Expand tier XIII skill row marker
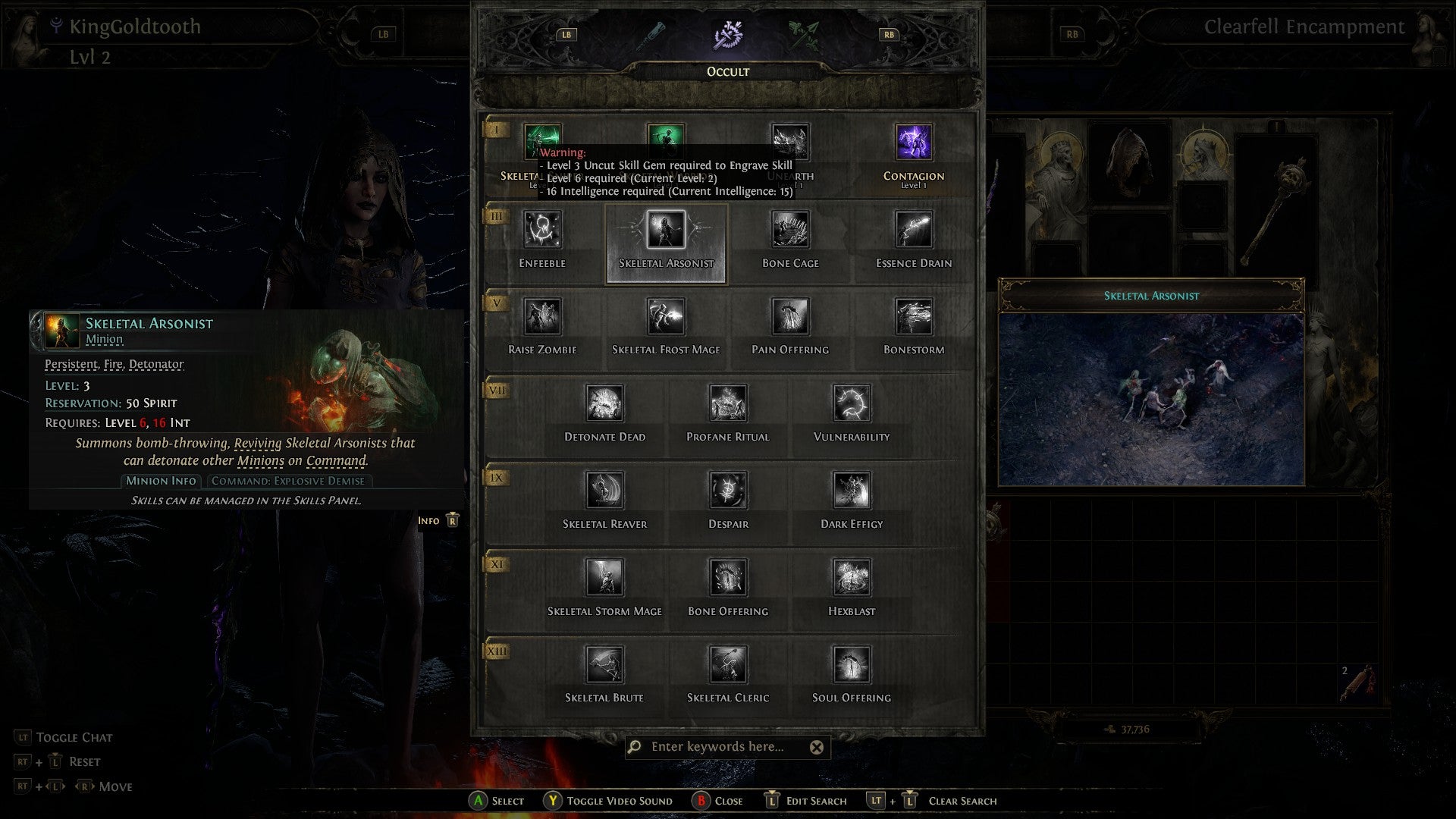The image size is (1456, 819). click(495, 650)
